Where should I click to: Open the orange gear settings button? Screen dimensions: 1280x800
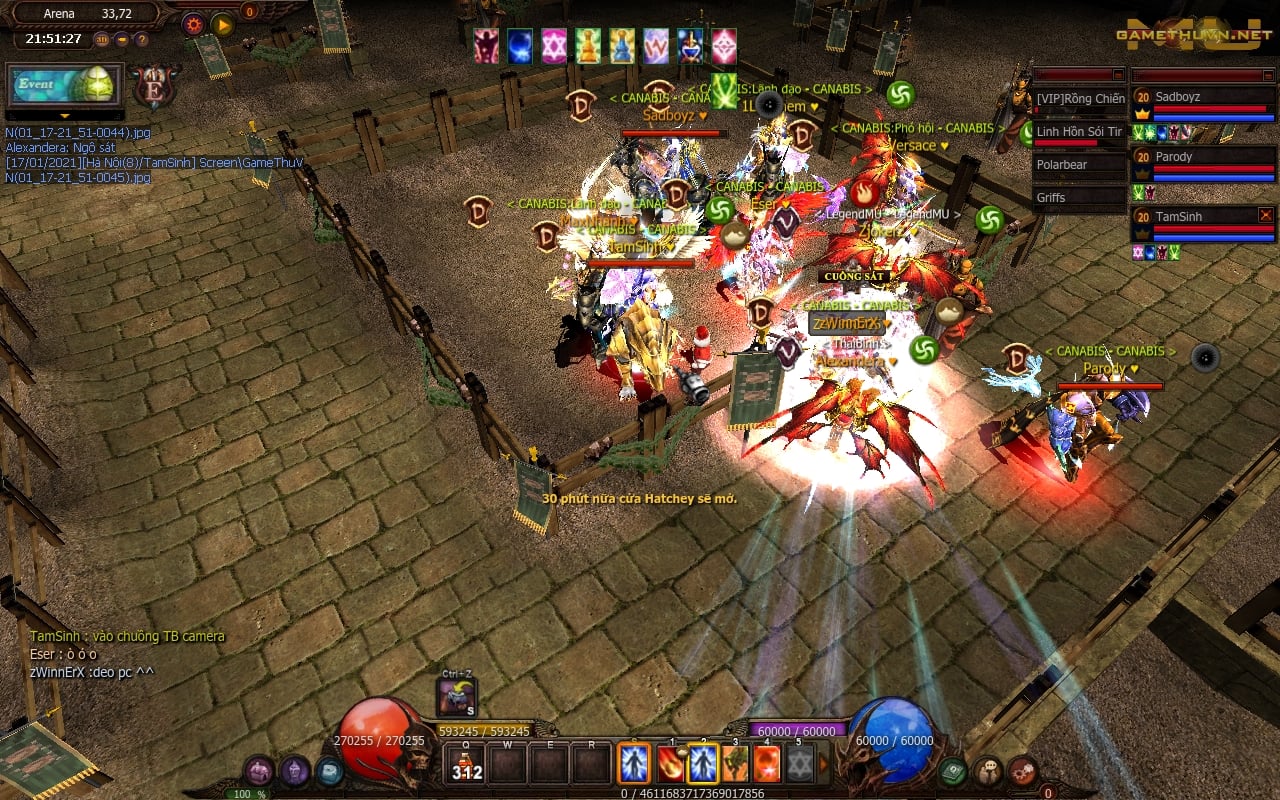(x=194, y=24)
